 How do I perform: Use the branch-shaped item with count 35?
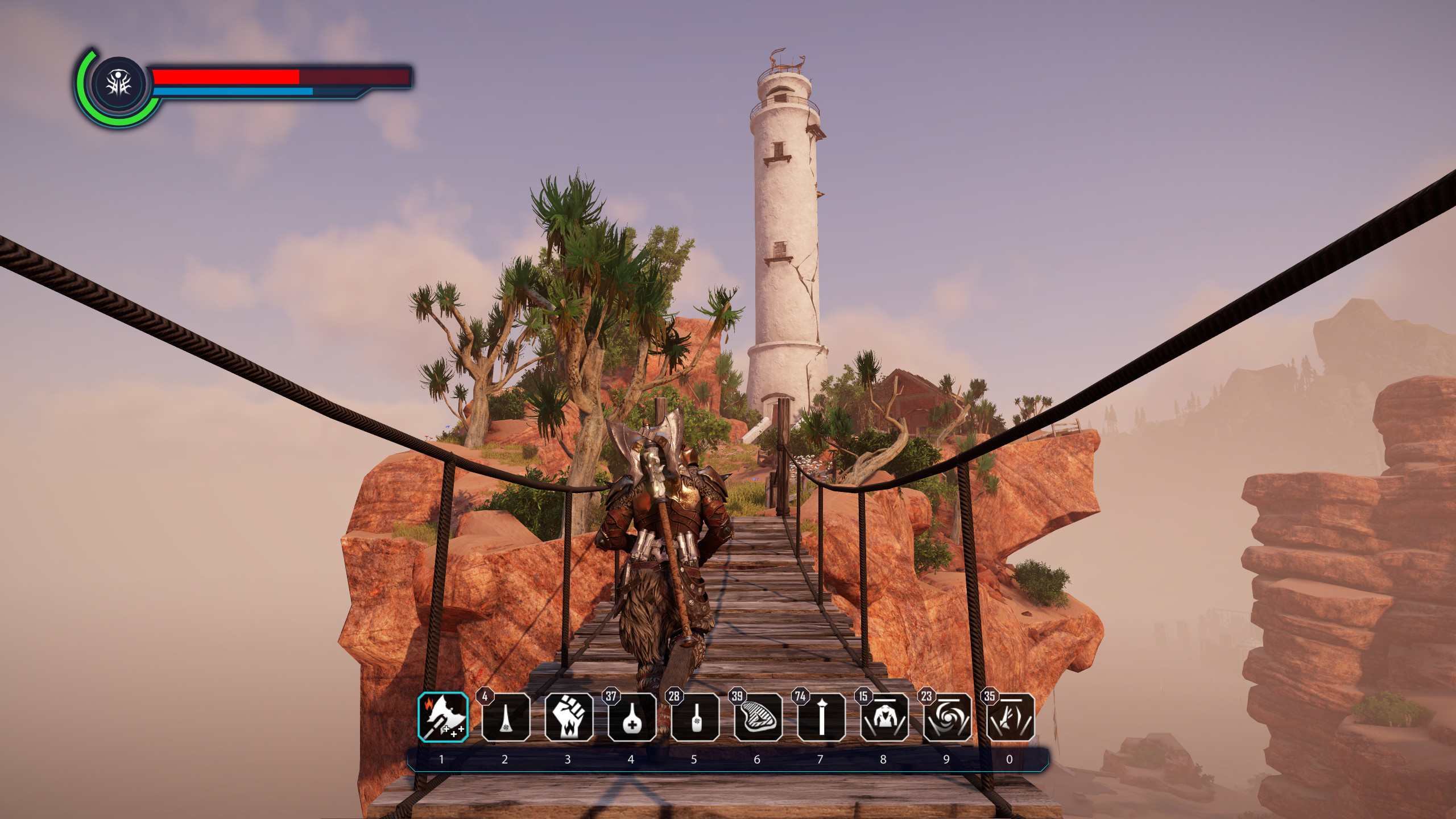pos(1011,717)
